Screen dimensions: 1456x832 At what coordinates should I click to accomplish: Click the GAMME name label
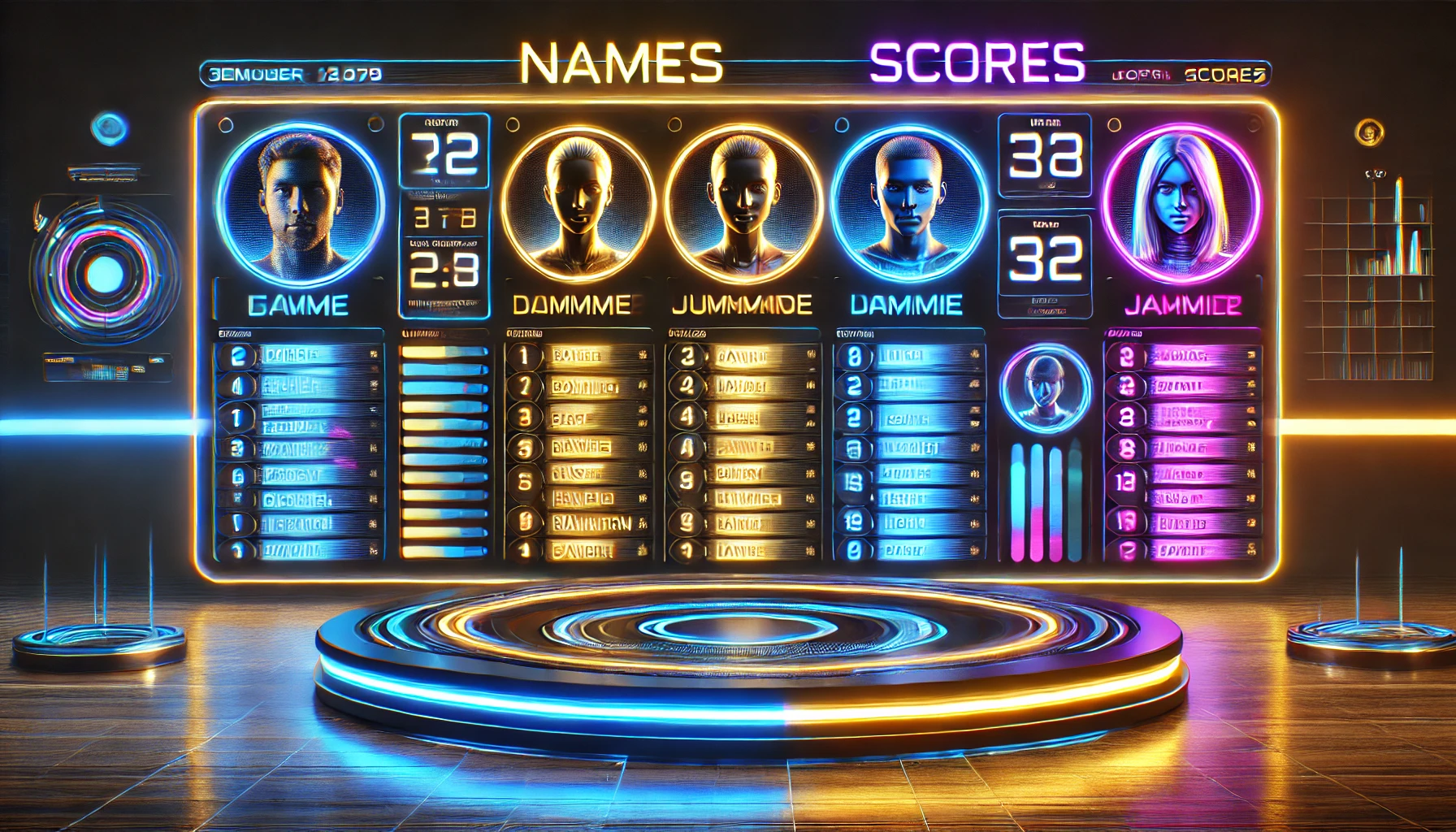(298, 305)
